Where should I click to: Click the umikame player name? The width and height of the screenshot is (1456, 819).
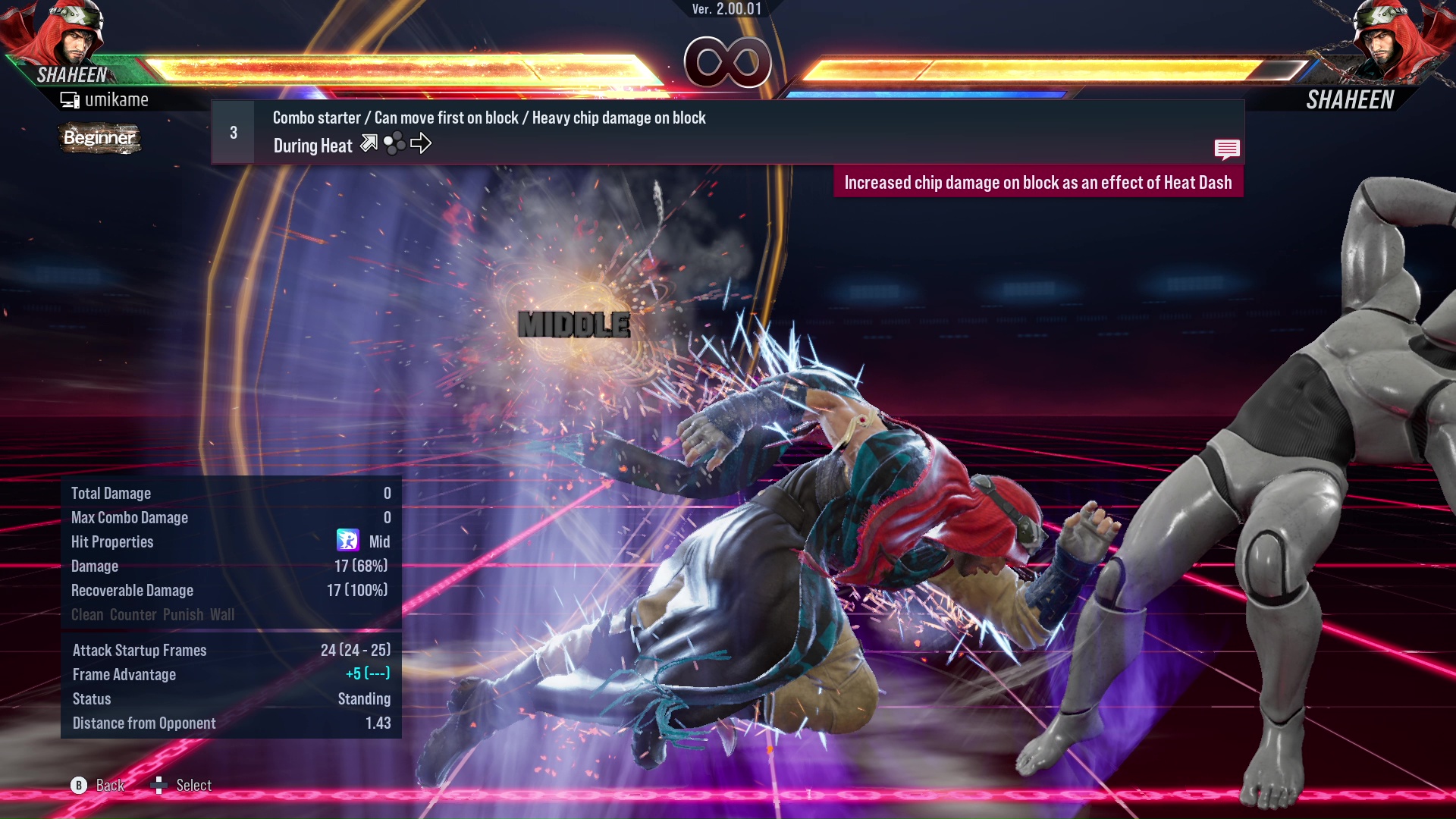pos(118,99)
